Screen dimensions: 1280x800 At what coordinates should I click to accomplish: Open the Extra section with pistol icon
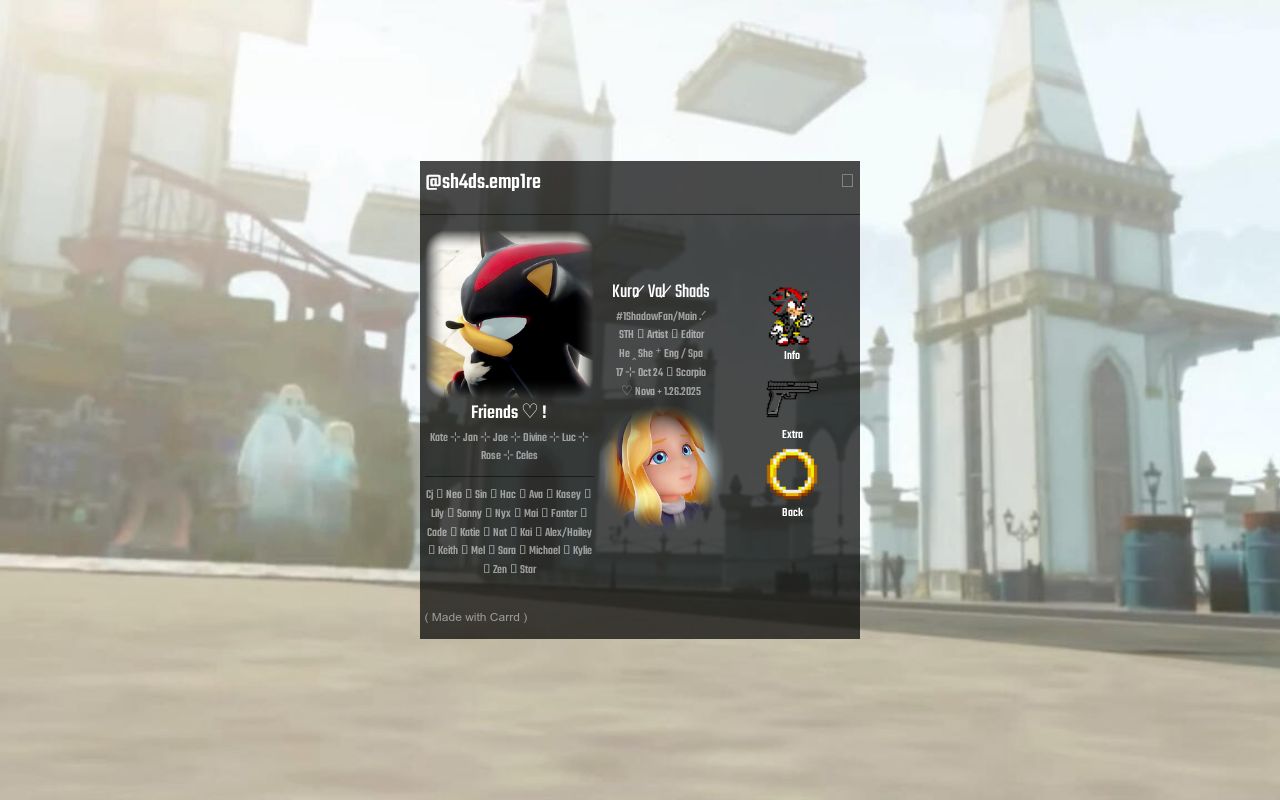[x=792, y=399]
